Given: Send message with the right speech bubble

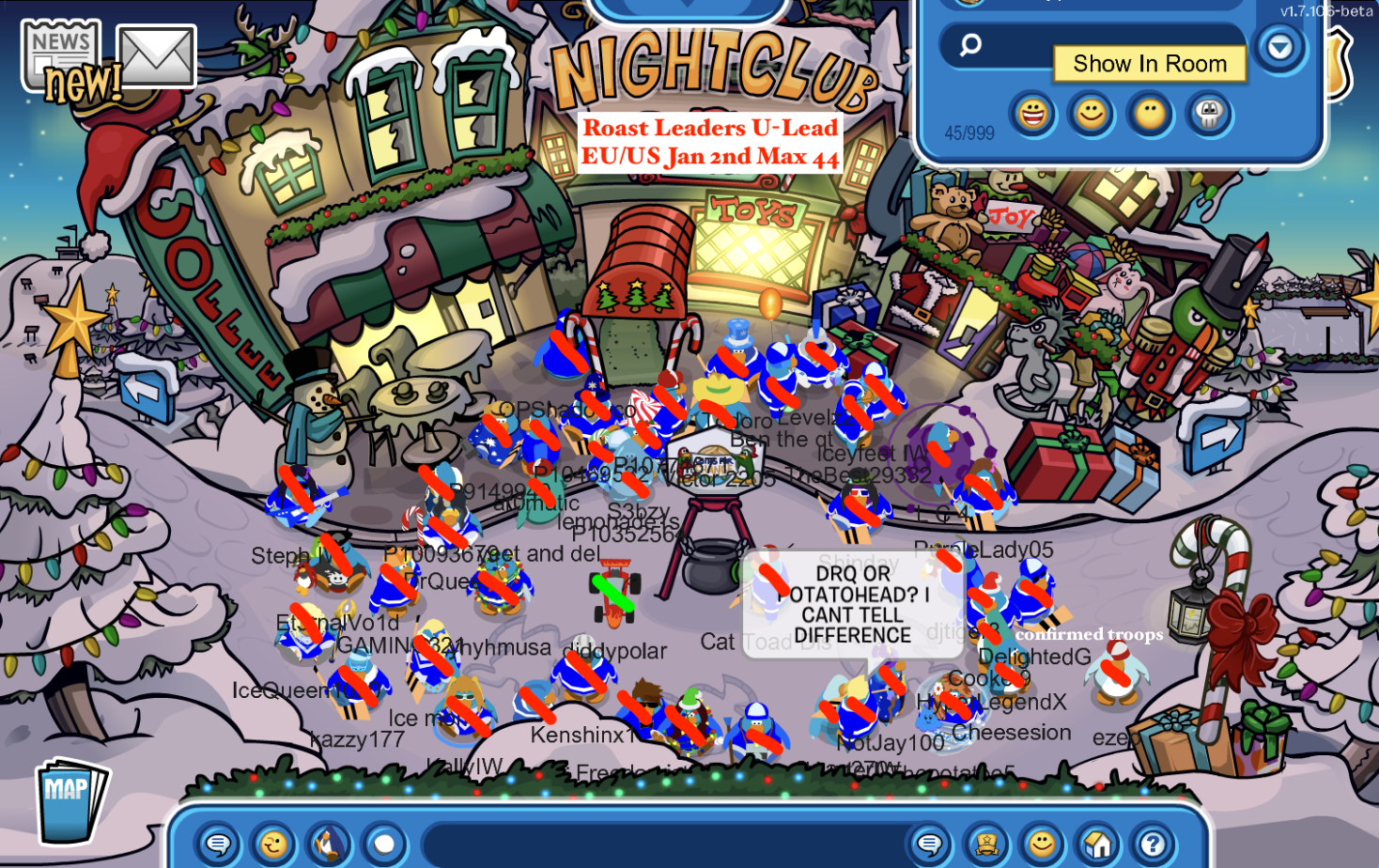Looking at the screenshot, I should pos(930,845).
